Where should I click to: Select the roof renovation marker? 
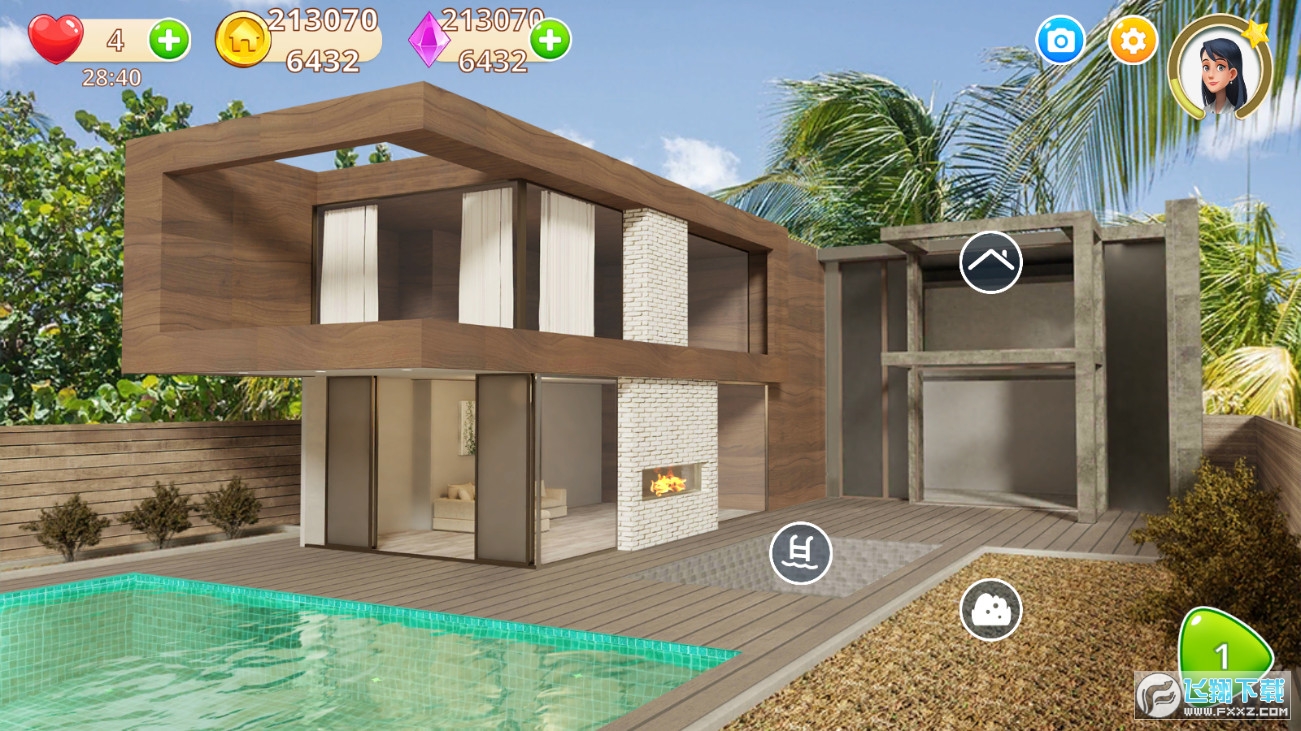click(990, 262)
